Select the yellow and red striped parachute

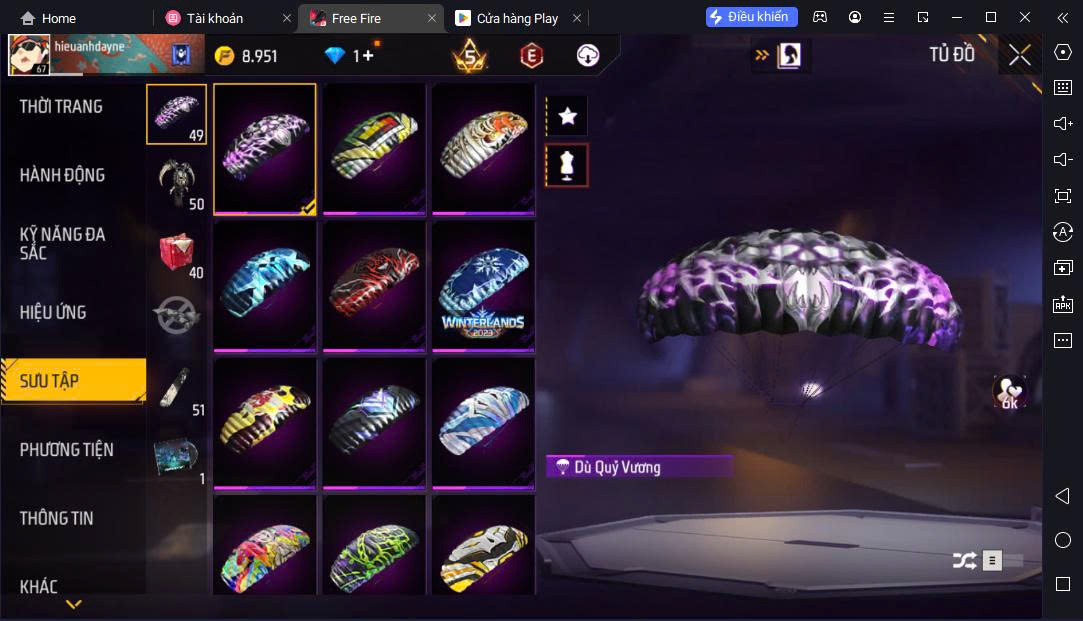point(265,423)
